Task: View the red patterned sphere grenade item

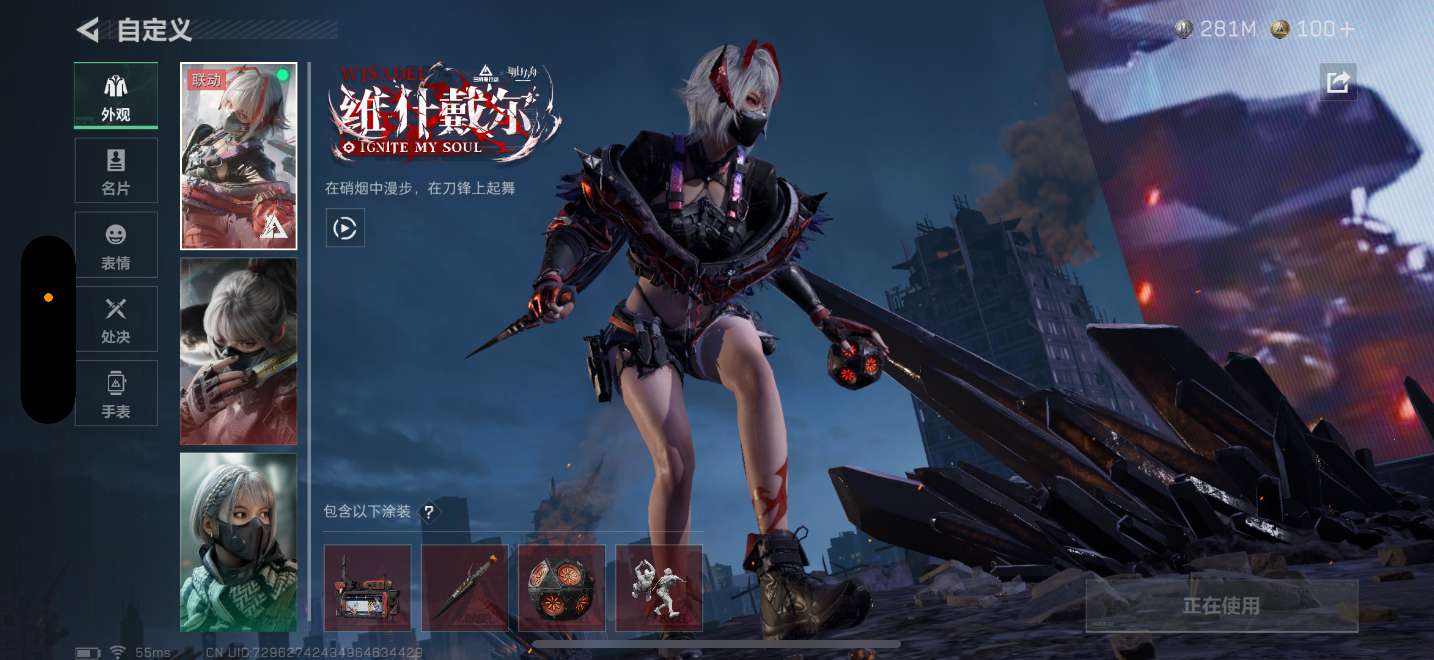Action: 561,588
